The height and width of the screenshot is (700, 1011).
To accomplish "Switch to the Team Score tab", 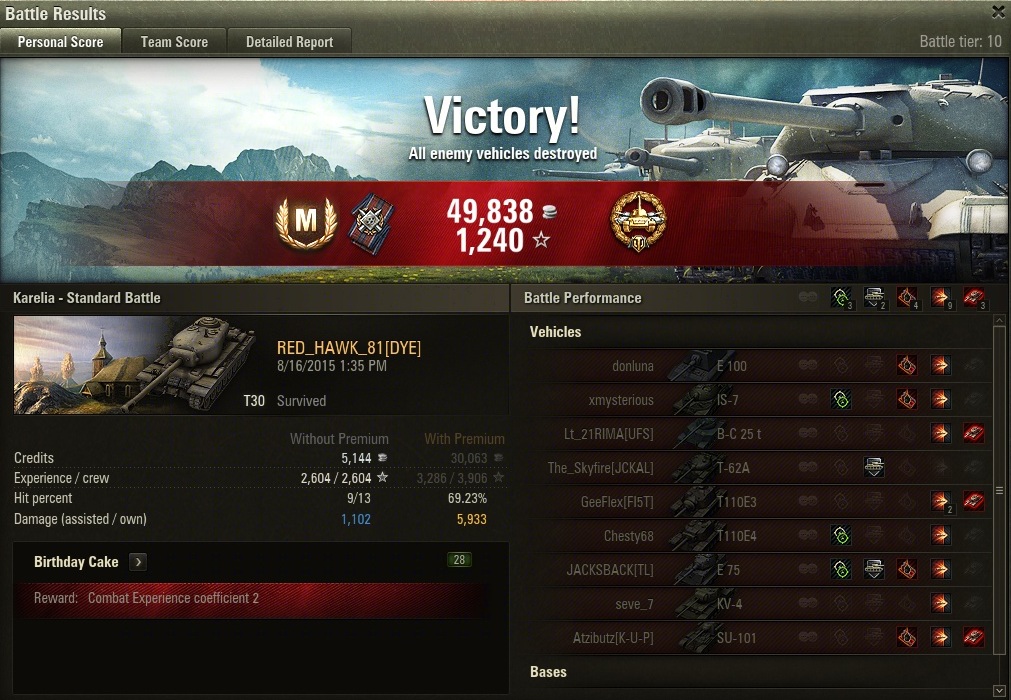I will tap(174, 41).
